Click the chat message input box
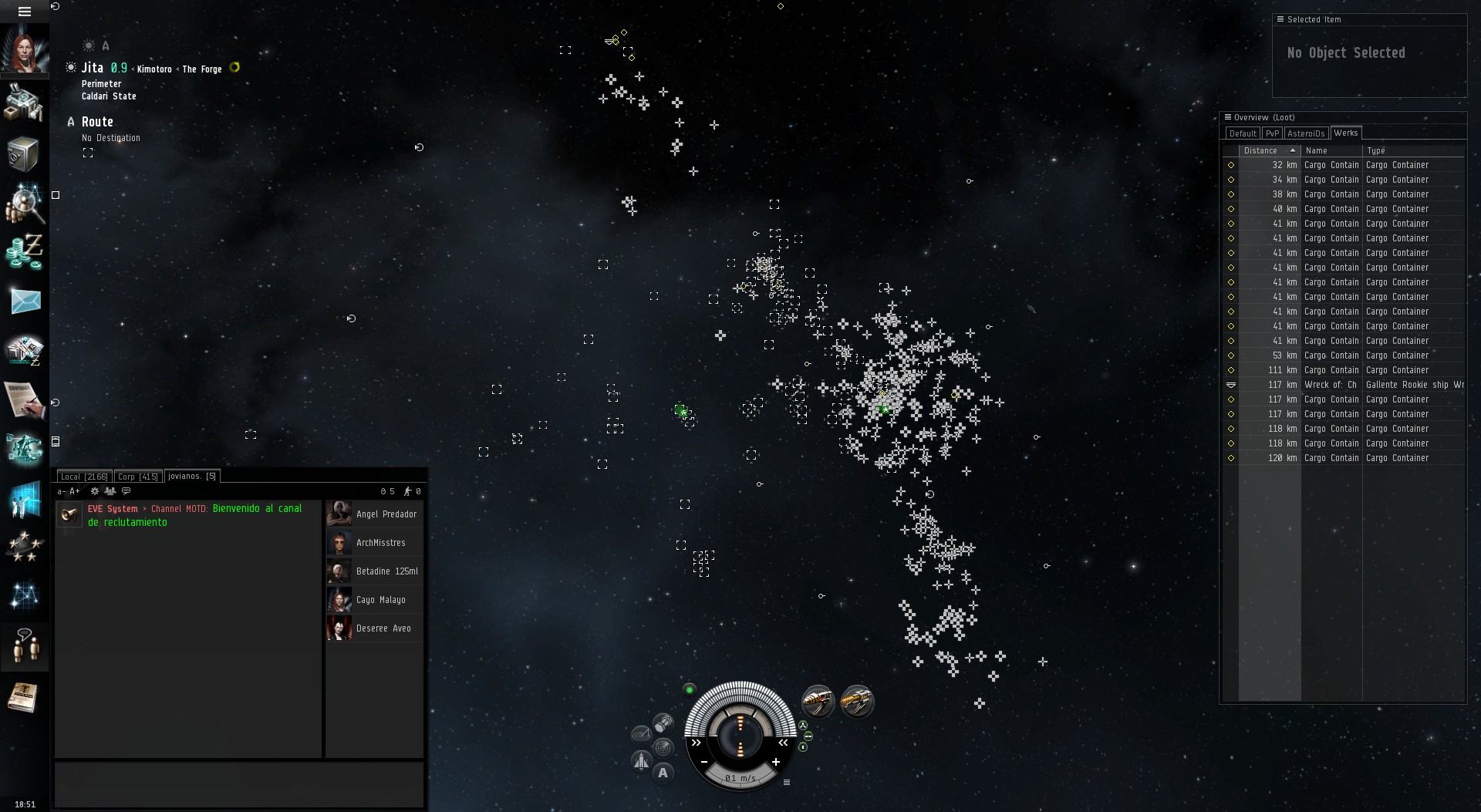The height and width of the screenshot is (812, 1481). pyautogui.click(x=239, y=784)
